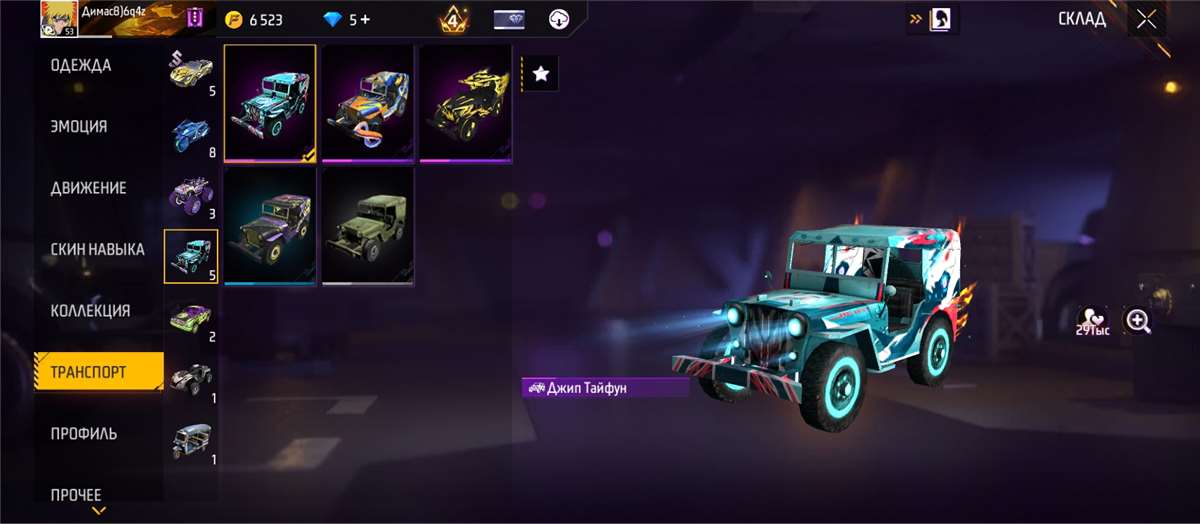The image size is (1200, 524).
Task: Open the gold sports car vehicle type
Action: pyautogui.click(x=191, y=72)
